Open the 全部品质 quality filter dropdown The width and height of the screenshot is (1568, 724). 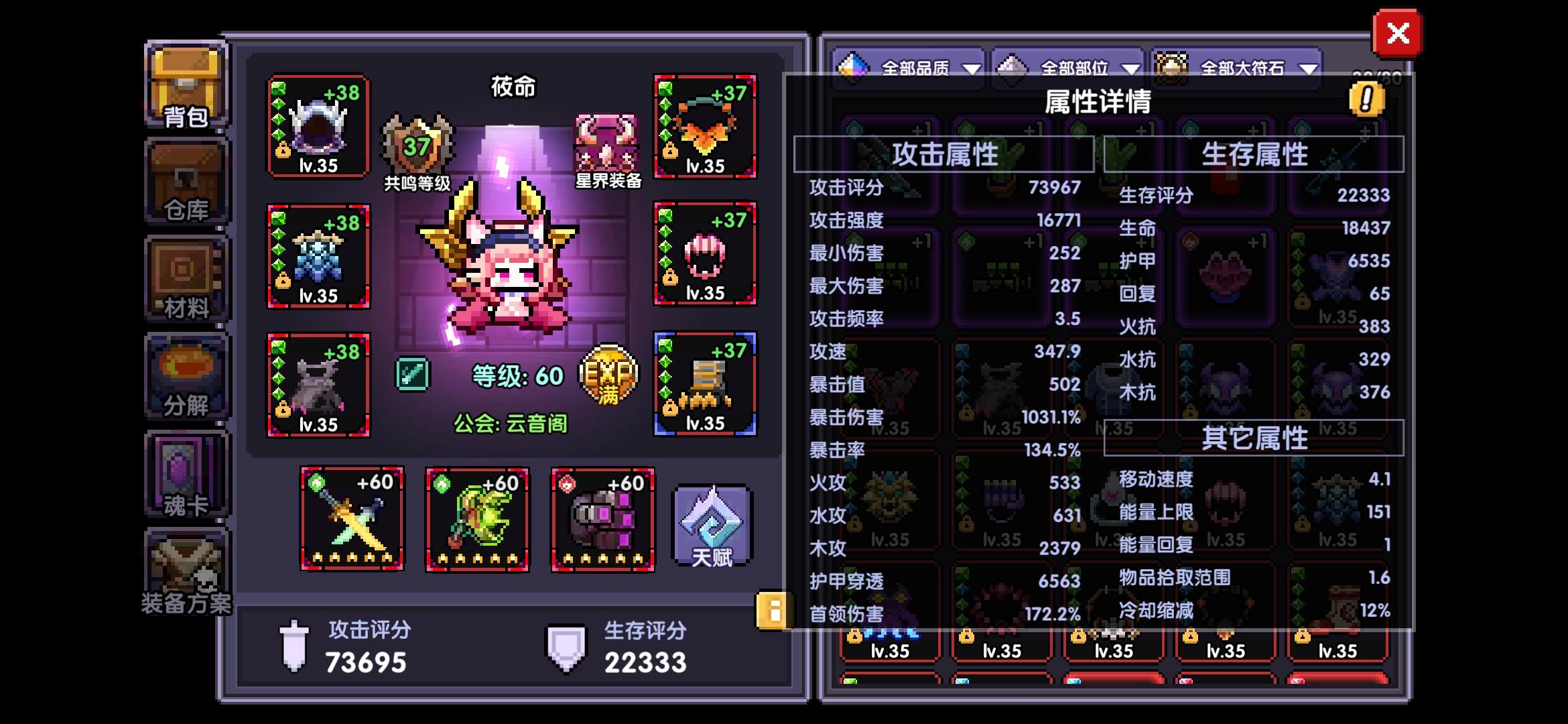point(918,67)
